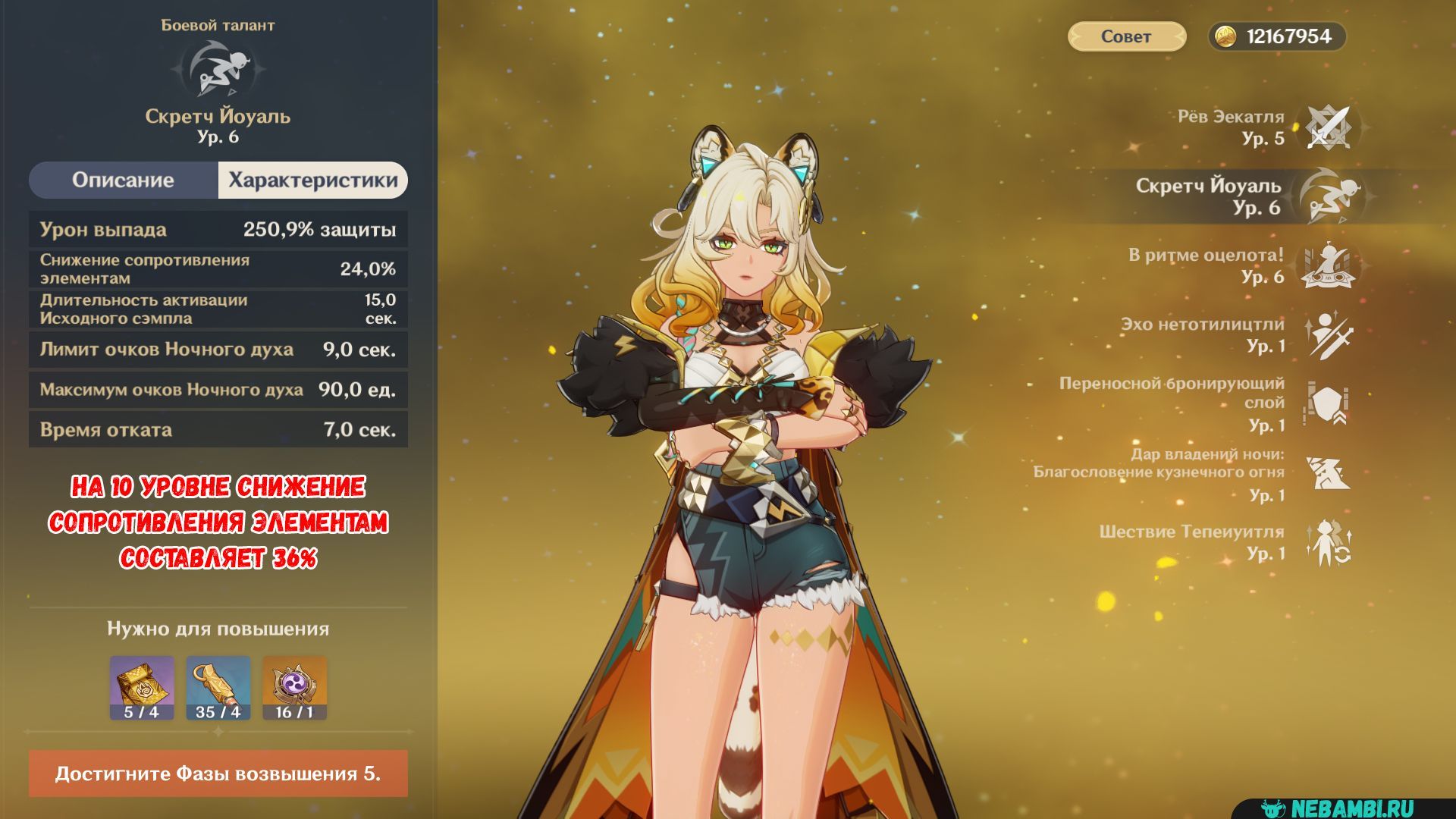Click the ascension phase 5 requirement button
Image resolution: width=1456 pixels, height=819 pixels.
[218, 773]
